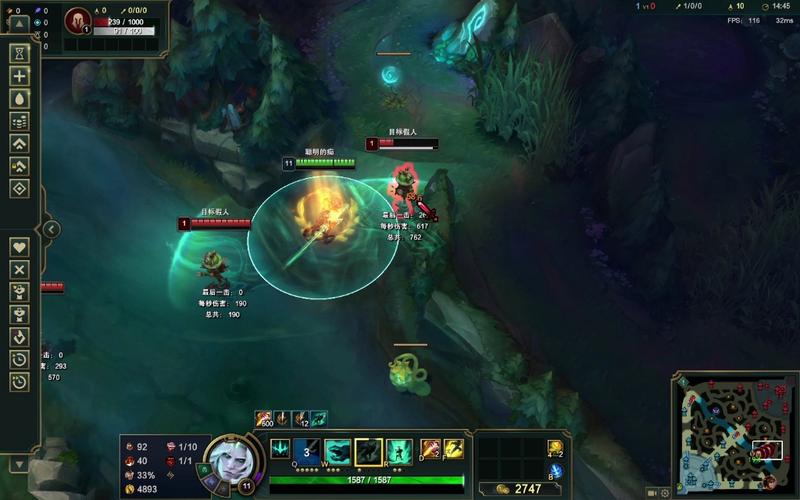
Task: Activate the highlighted E ability icon
Action: pyautogui.click(x=369, y=452)
